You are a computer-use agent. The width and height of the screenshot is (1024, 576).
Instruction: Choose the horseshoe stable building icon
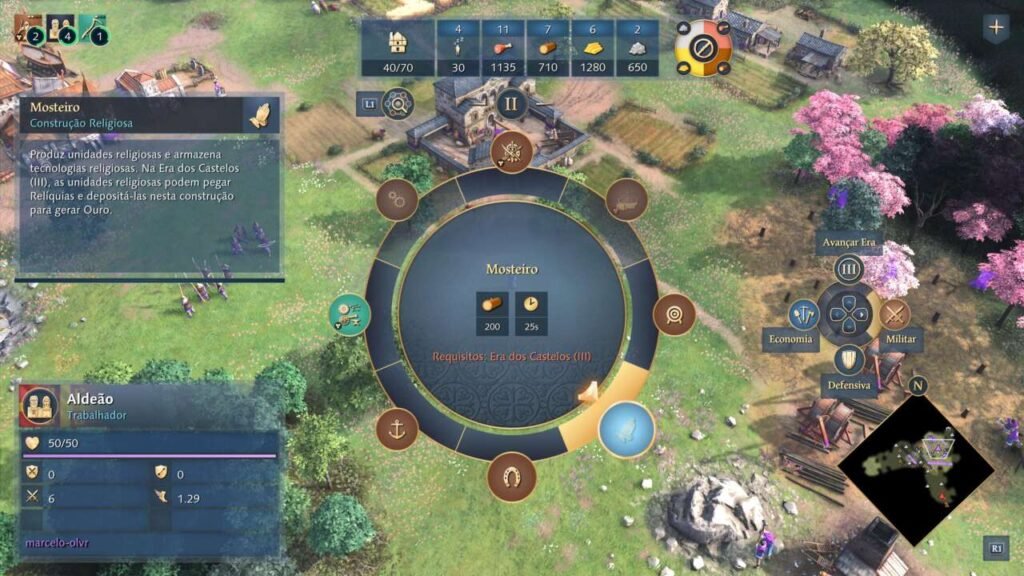[x=511, y=476]
